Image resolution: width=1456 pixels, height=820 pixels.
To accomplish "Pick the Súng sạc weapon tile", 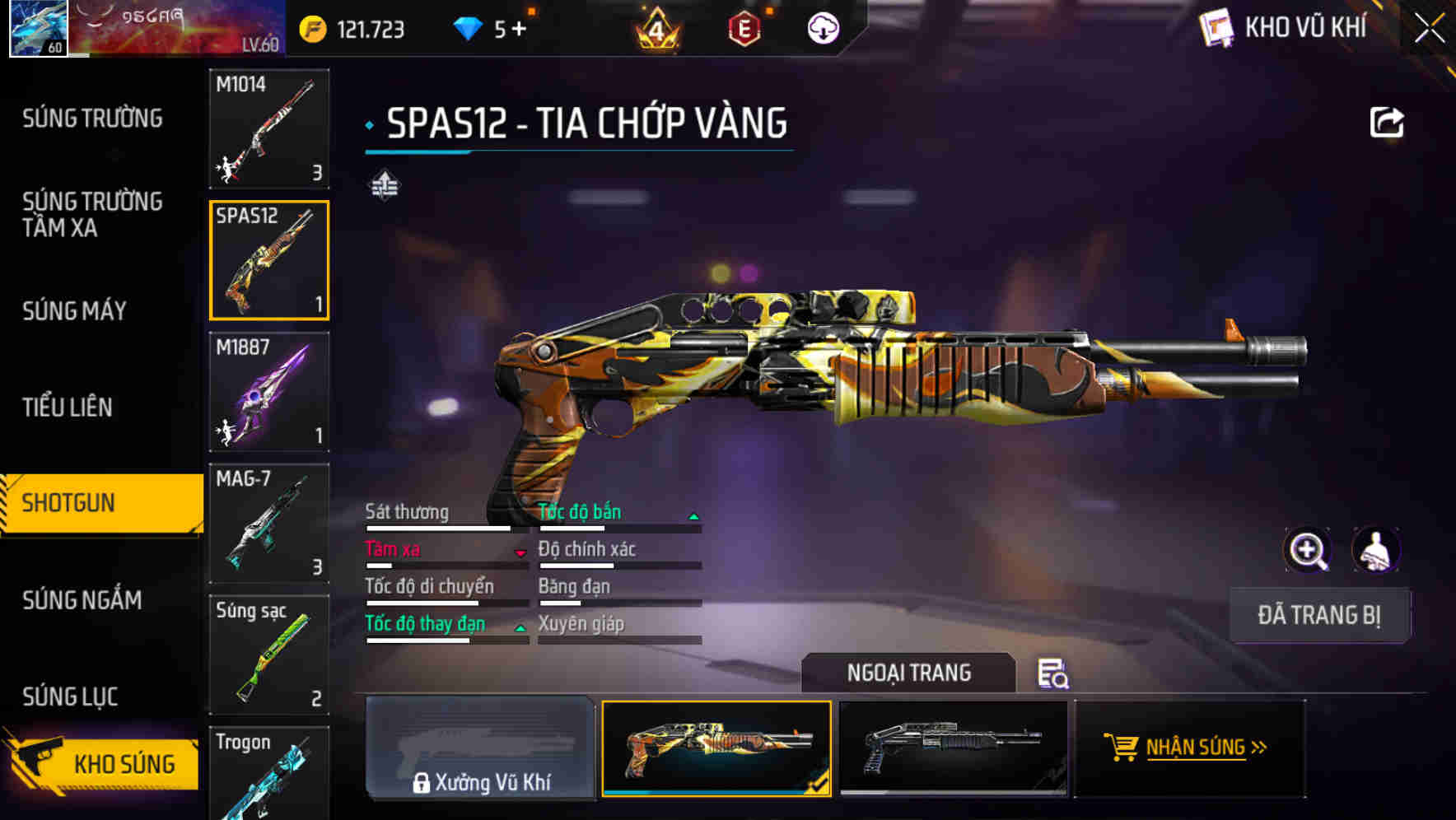I will tap(269, 655).
